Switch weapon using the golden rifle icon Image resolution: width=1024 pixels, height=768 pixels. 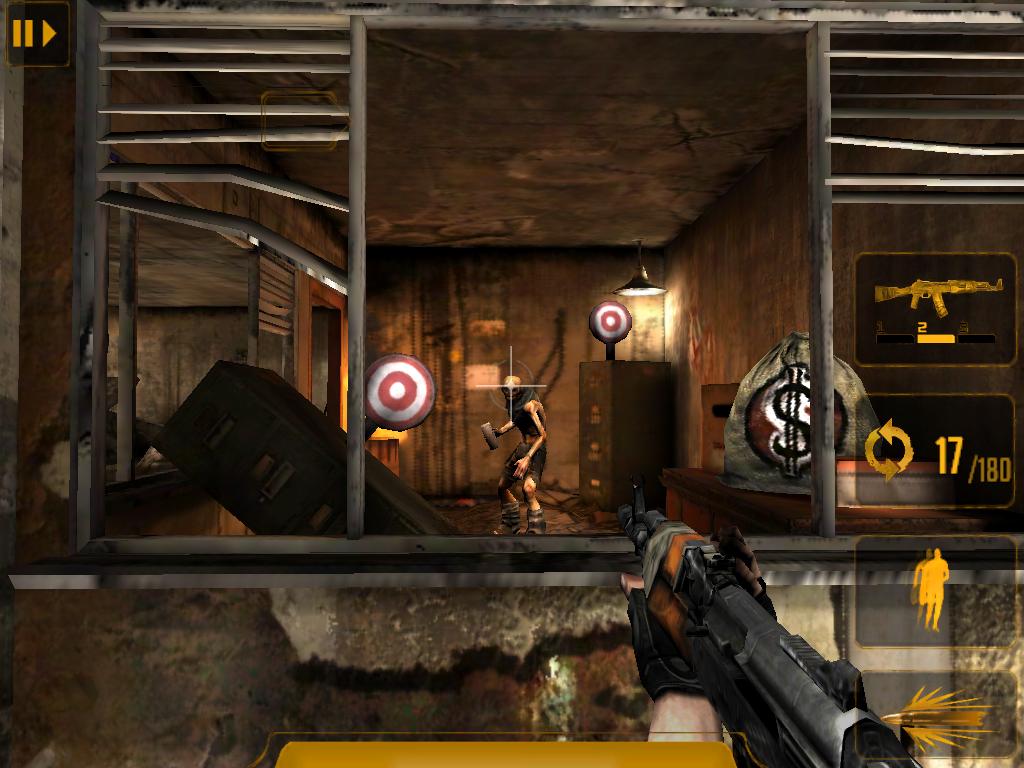point(936,308)
